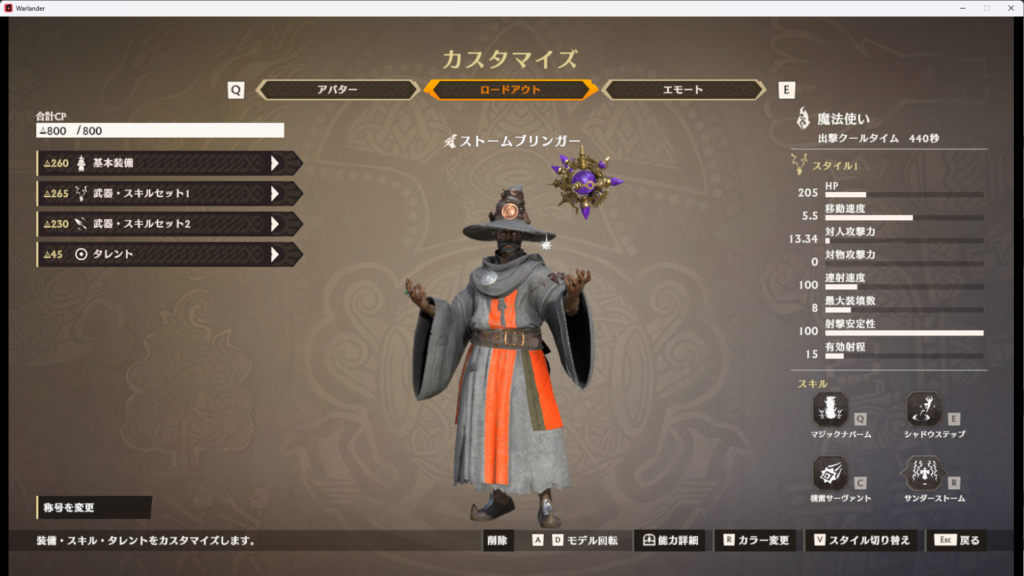Open 武器・スキルセット2 settings
This screenshot has height=576, width=1024.
tap(168, 224)
